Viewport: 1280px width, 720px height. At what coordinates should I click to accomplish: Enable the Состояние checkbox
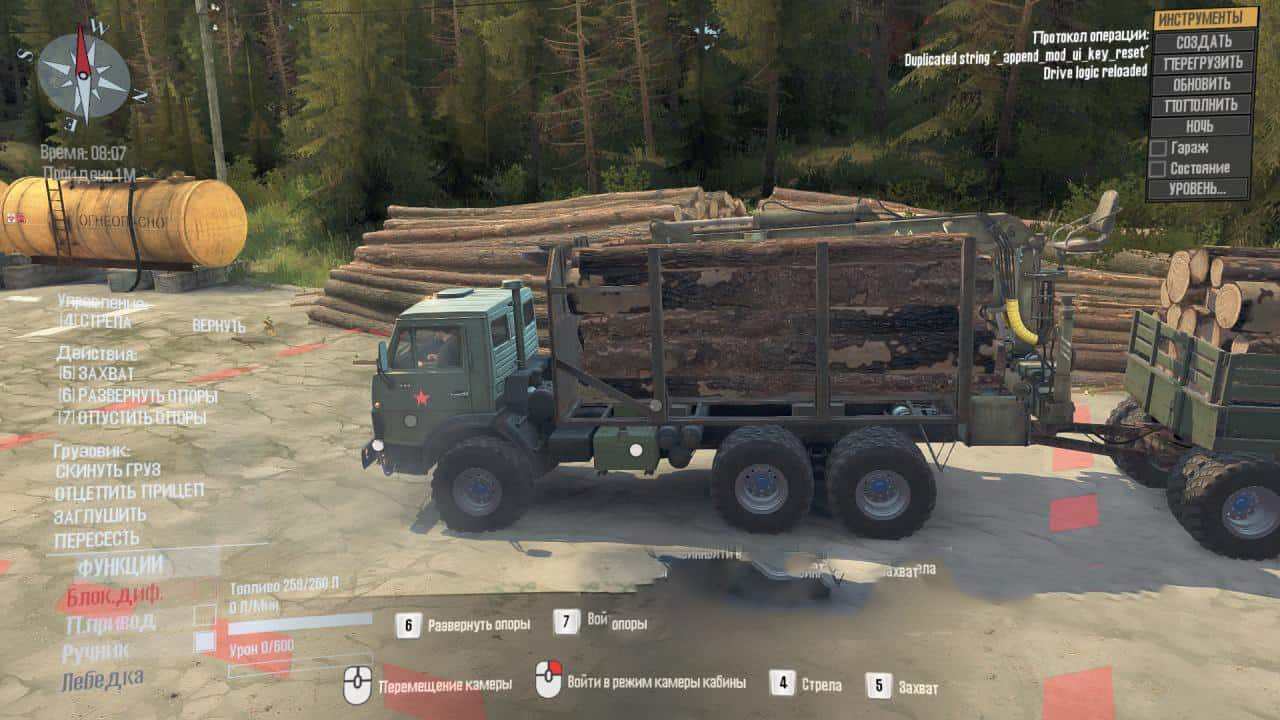coord(1158,168)
